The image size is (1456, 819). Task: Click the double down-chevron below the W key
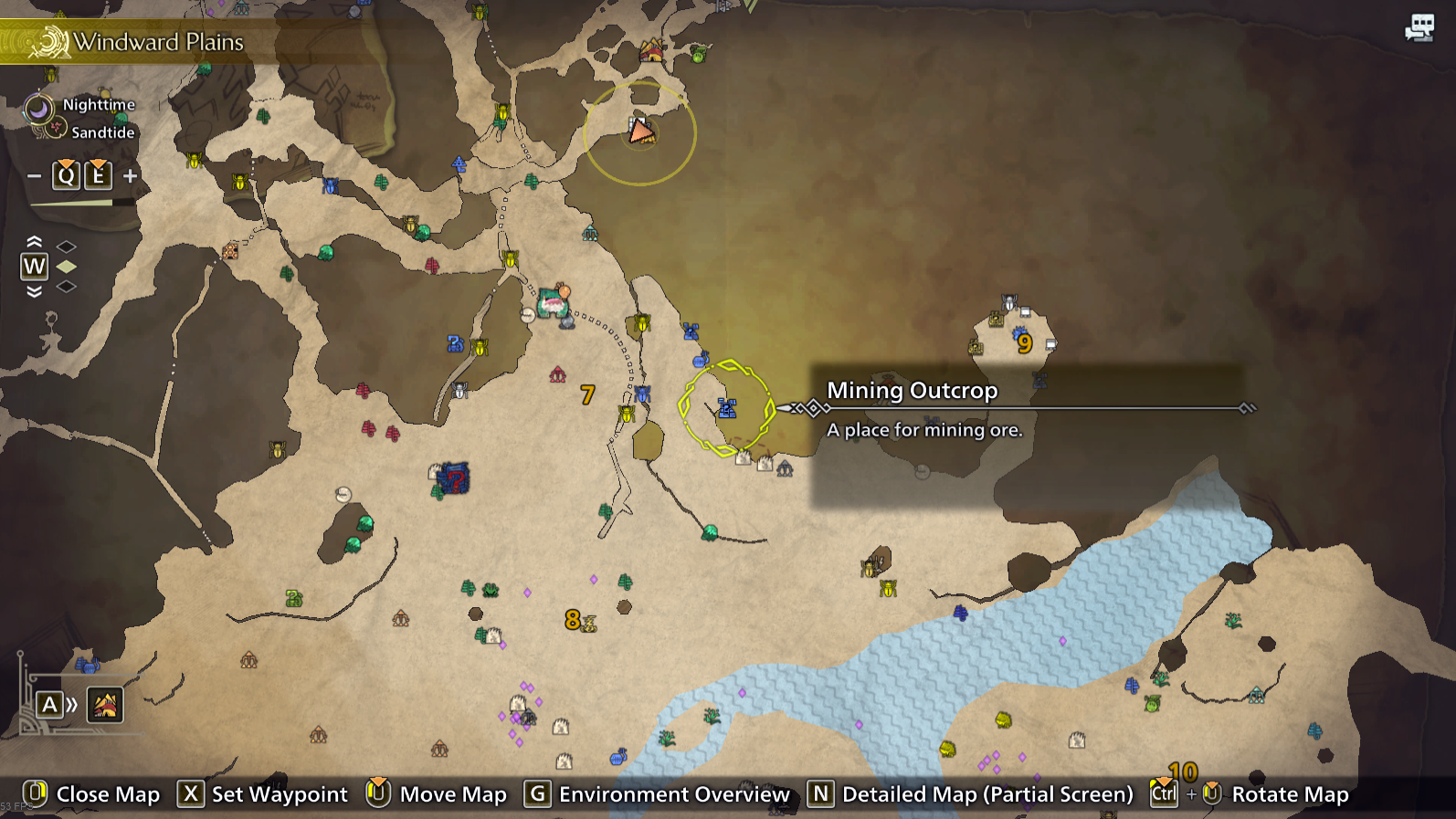coord(35,290)
